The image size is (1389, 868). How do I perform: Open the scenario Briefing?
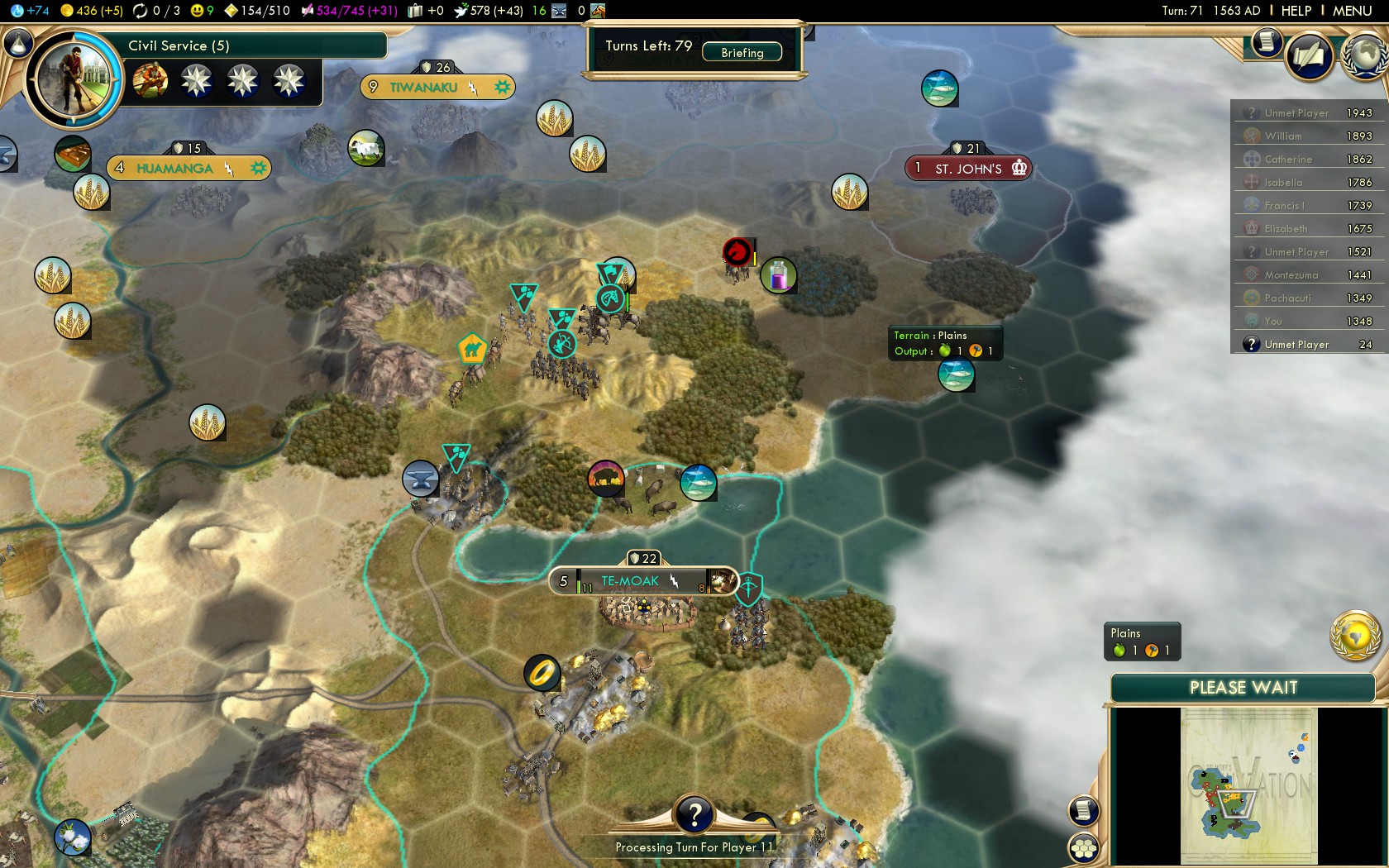pyautogui.click(x=742, y=52)
